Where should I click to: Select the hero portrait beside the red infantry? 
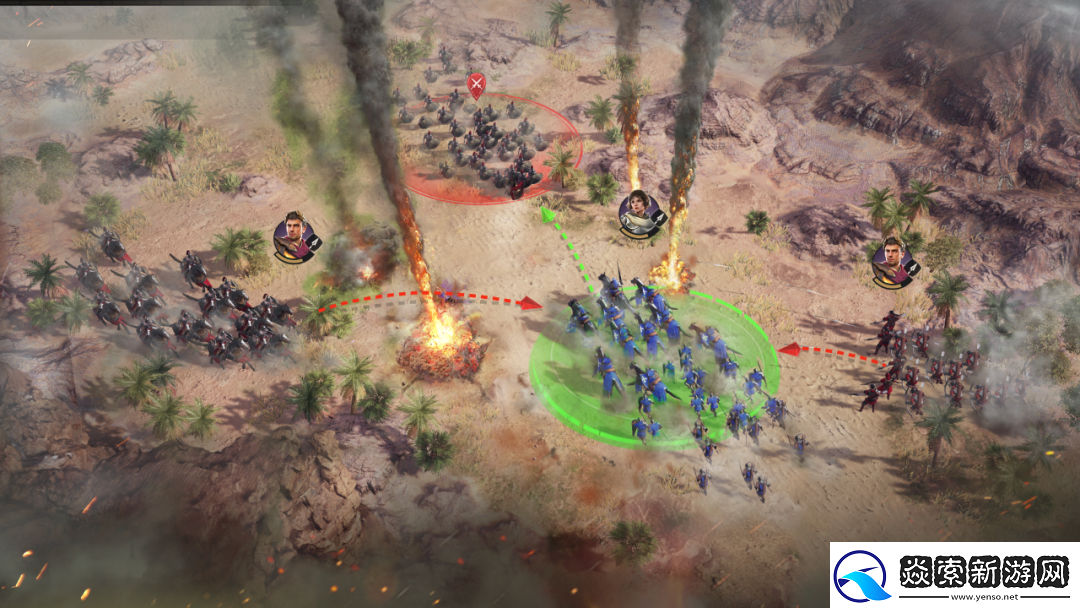pos(893,260)
